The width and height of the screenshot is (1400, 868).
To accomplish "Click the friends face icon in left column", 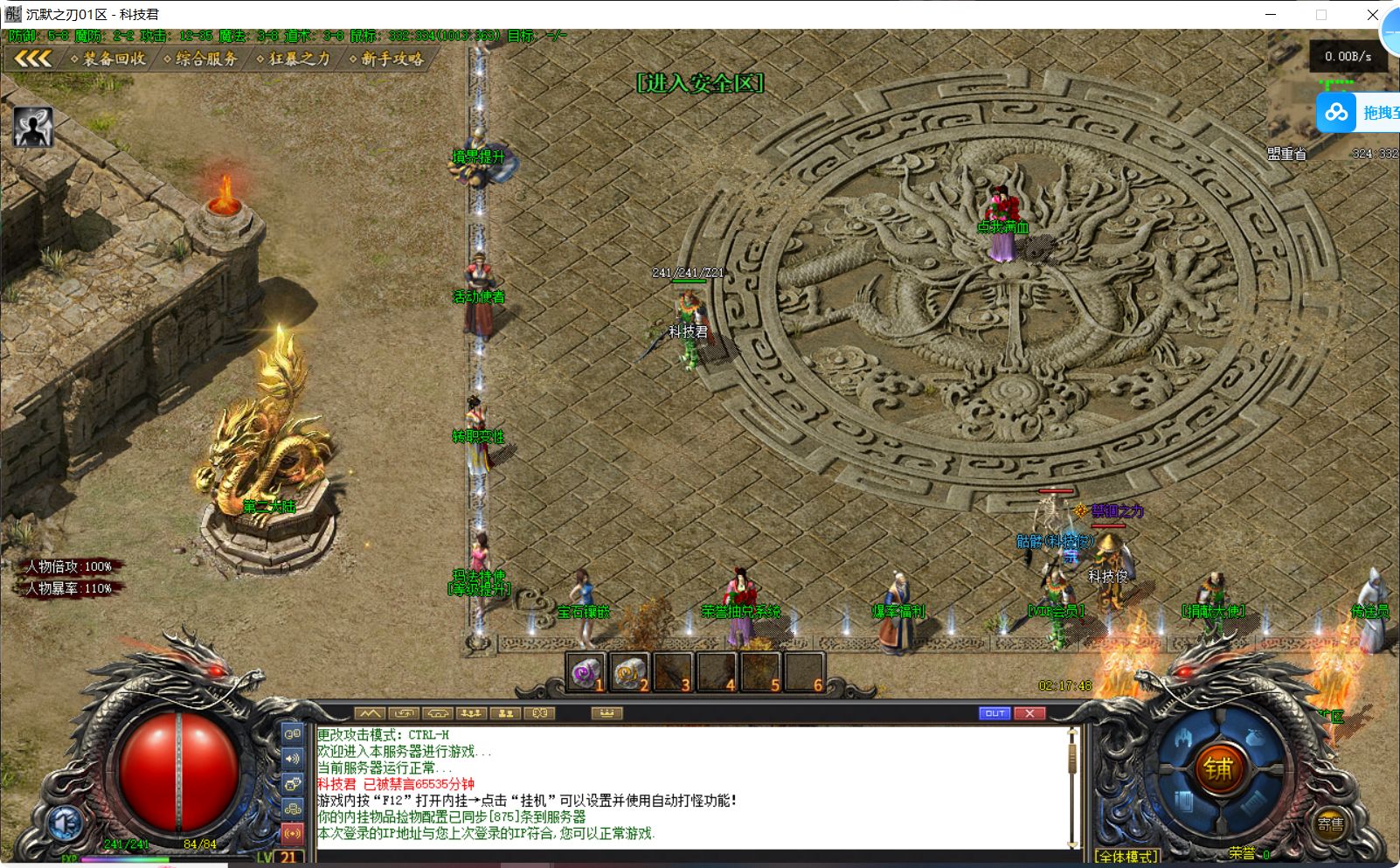I will coord(293,782).
